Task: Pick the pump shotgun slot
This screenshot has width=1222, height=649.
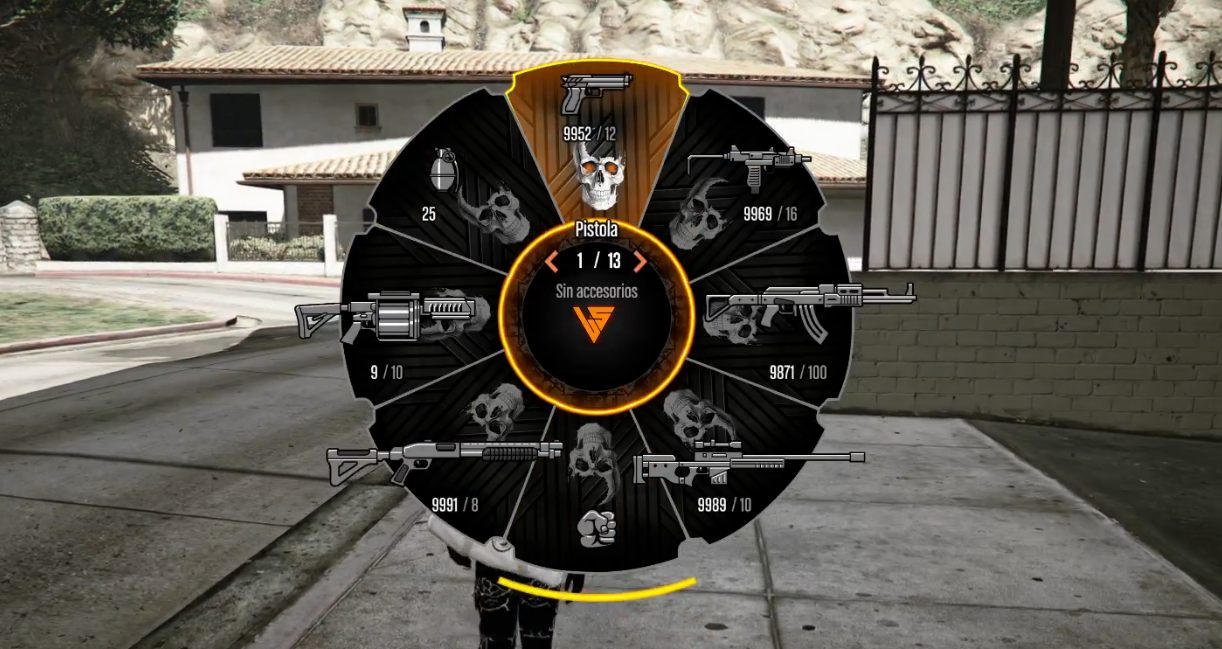Action: pos(445,459)
